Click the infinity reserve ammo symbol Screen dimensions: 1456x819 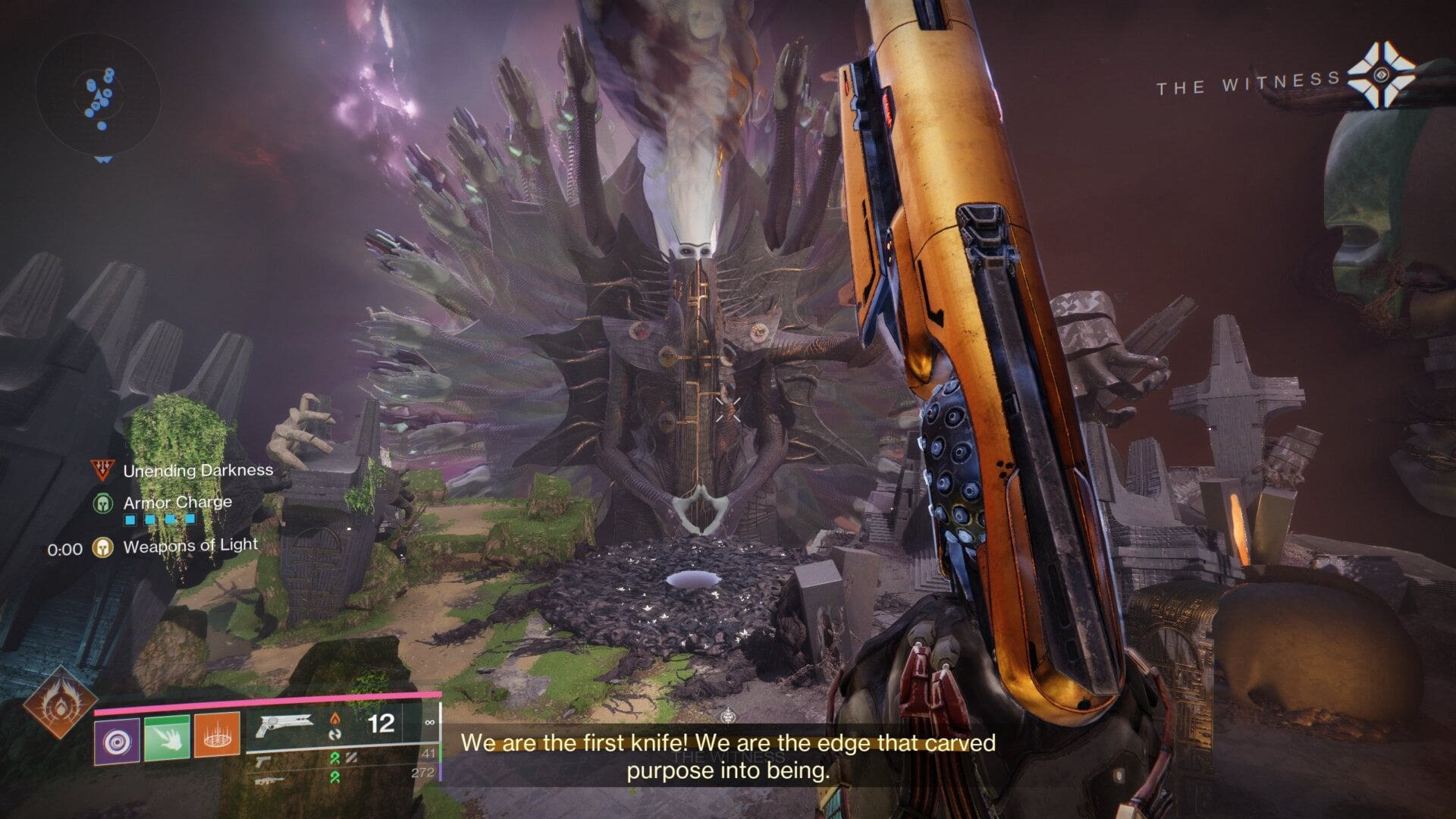click(x=431, y=722)
